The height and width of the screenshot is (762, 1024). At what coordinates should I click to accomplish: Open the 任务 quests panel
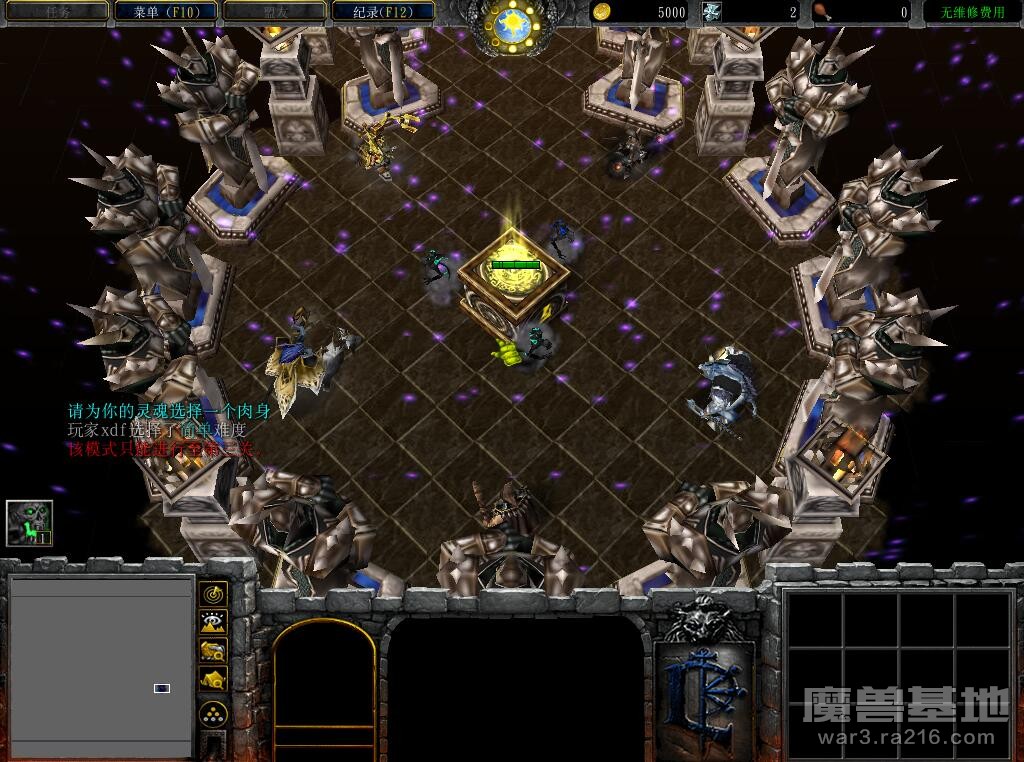point(57,12)
